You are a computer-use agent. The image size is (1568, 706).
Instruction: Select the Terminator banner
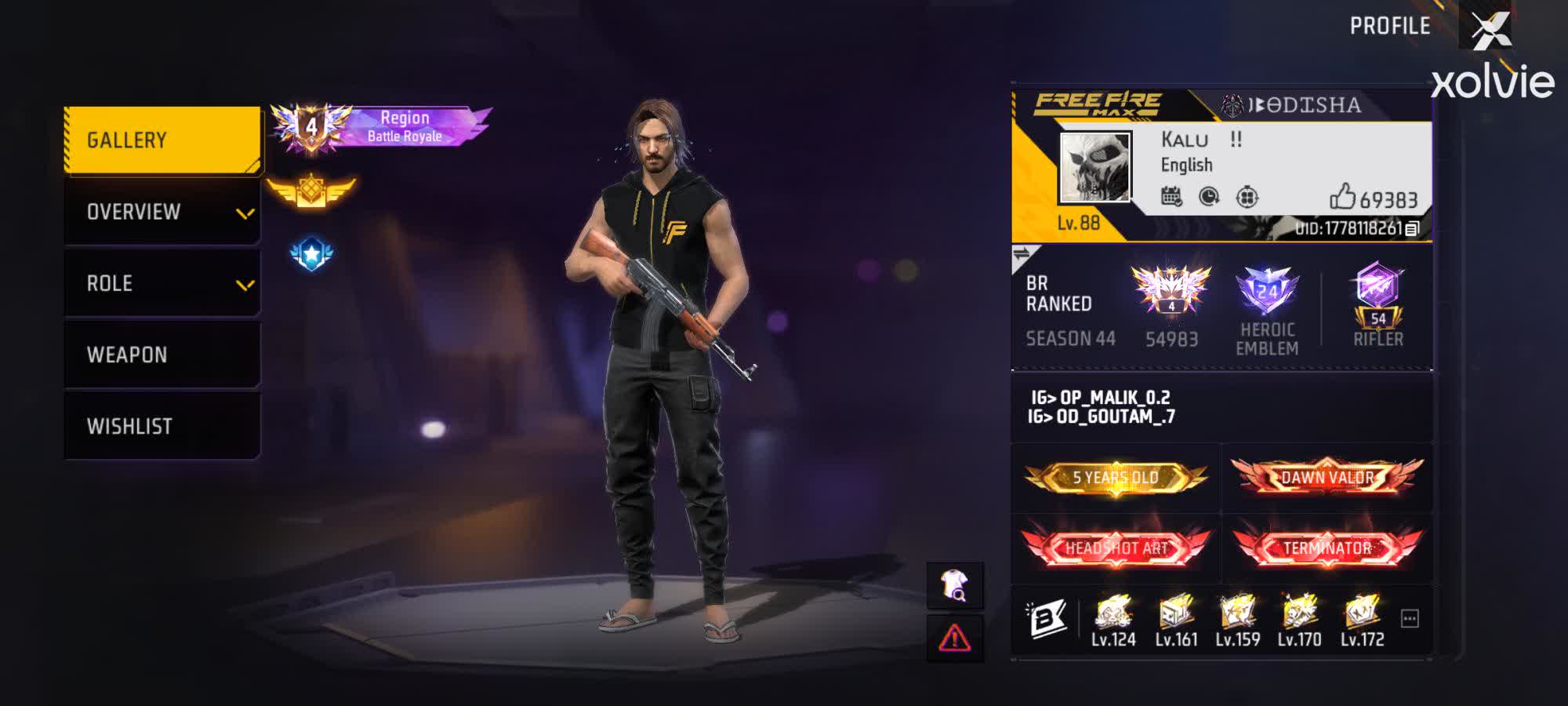click(x=1327, y=549)
